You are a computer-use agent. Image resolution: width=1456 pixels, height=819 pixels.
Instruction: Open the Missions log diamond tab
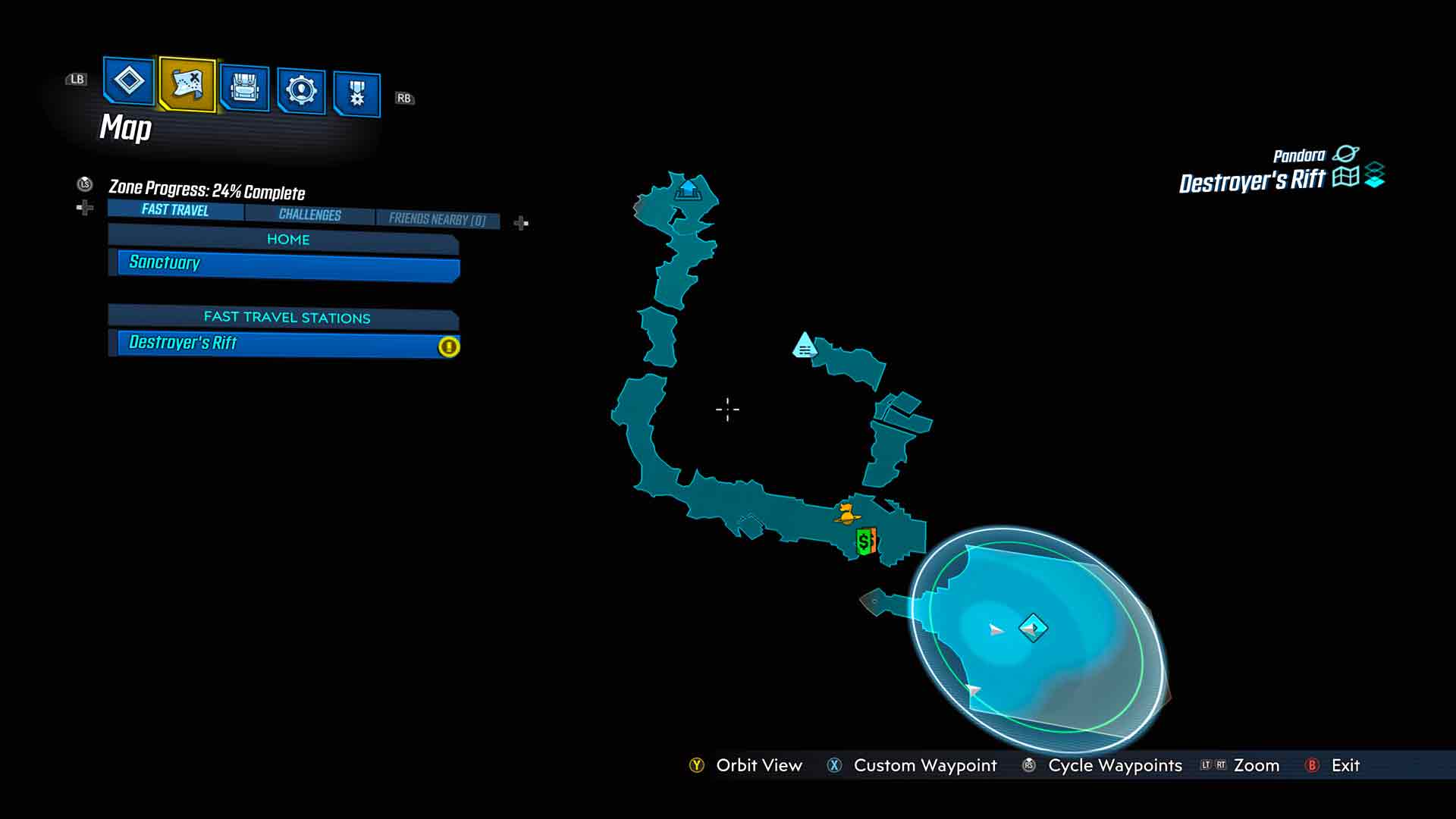(x=128, y=81)
